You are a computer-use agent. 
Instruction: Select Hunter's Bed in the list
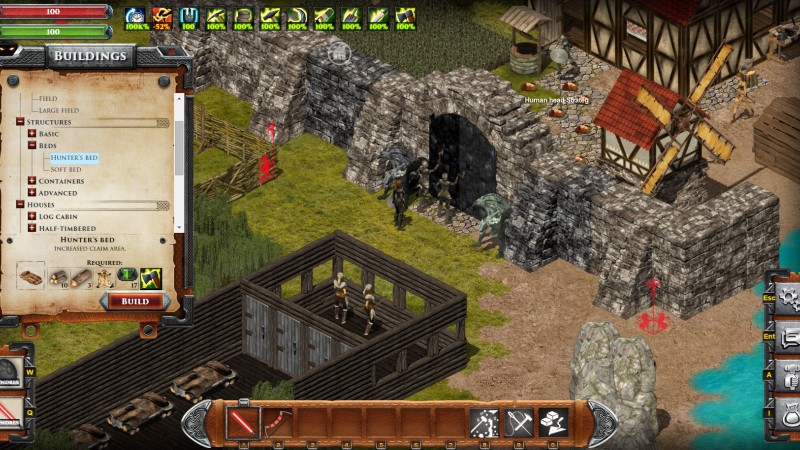point(75,158)
